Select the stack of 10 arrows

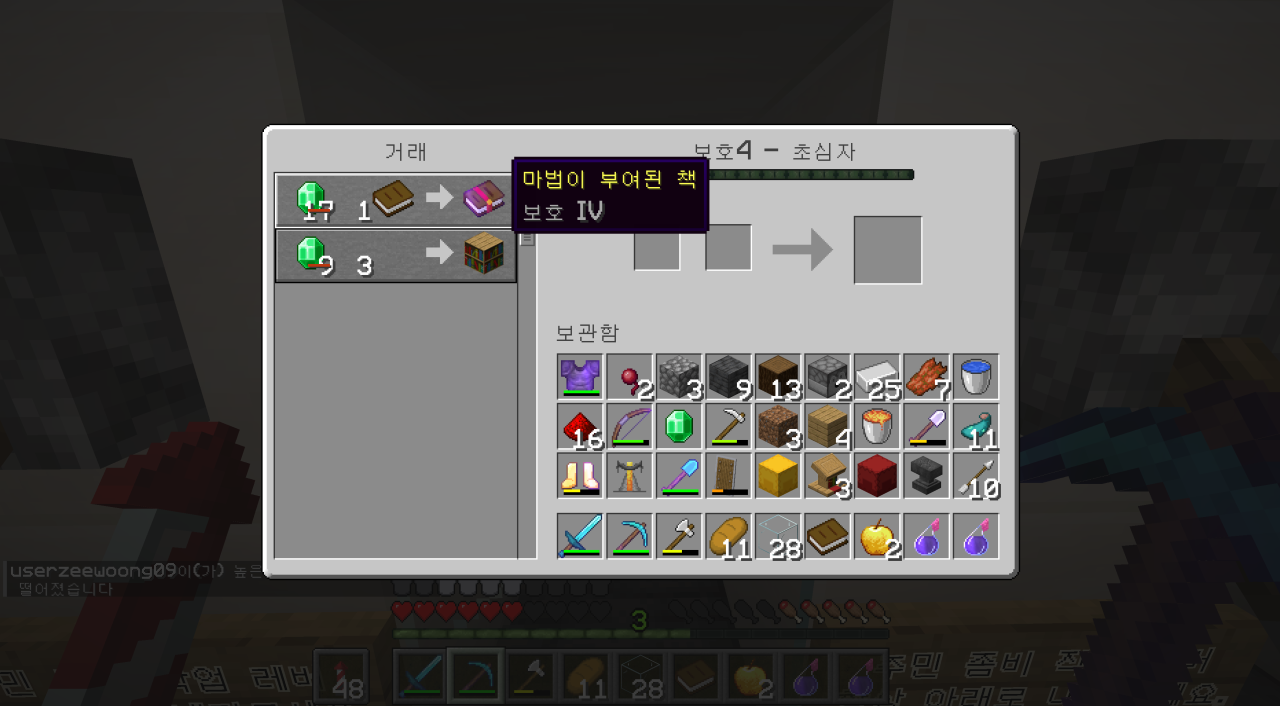(976, 475)
